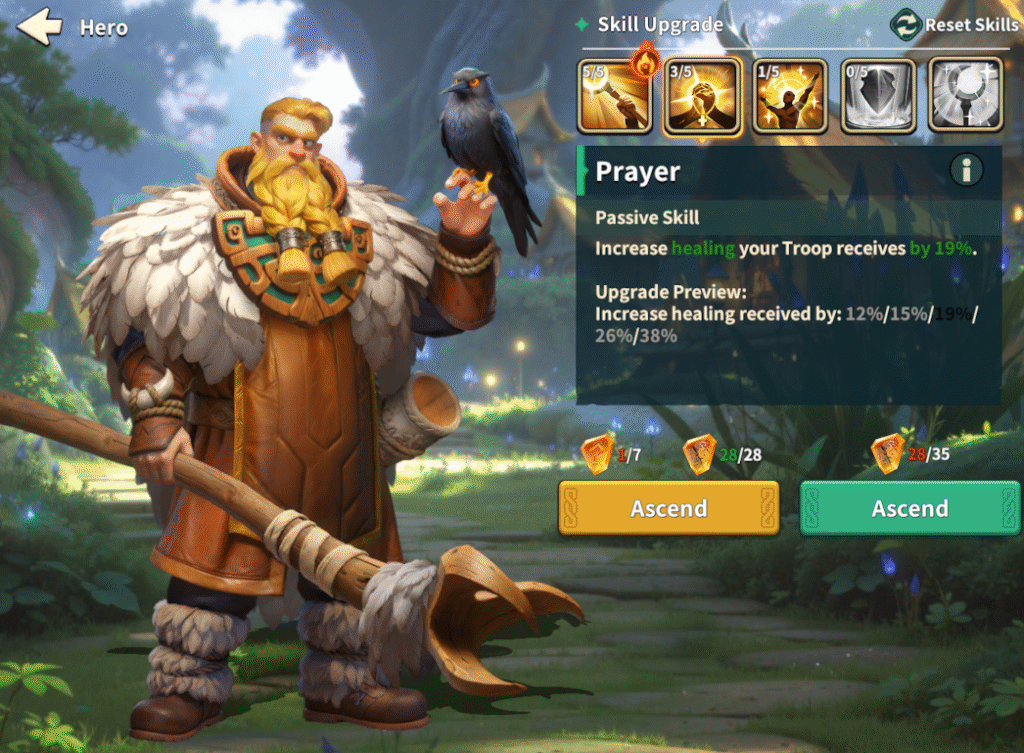1024x753 pixels.
Task: Choose the greyed-out glowing staff skill
Action: 965,96
